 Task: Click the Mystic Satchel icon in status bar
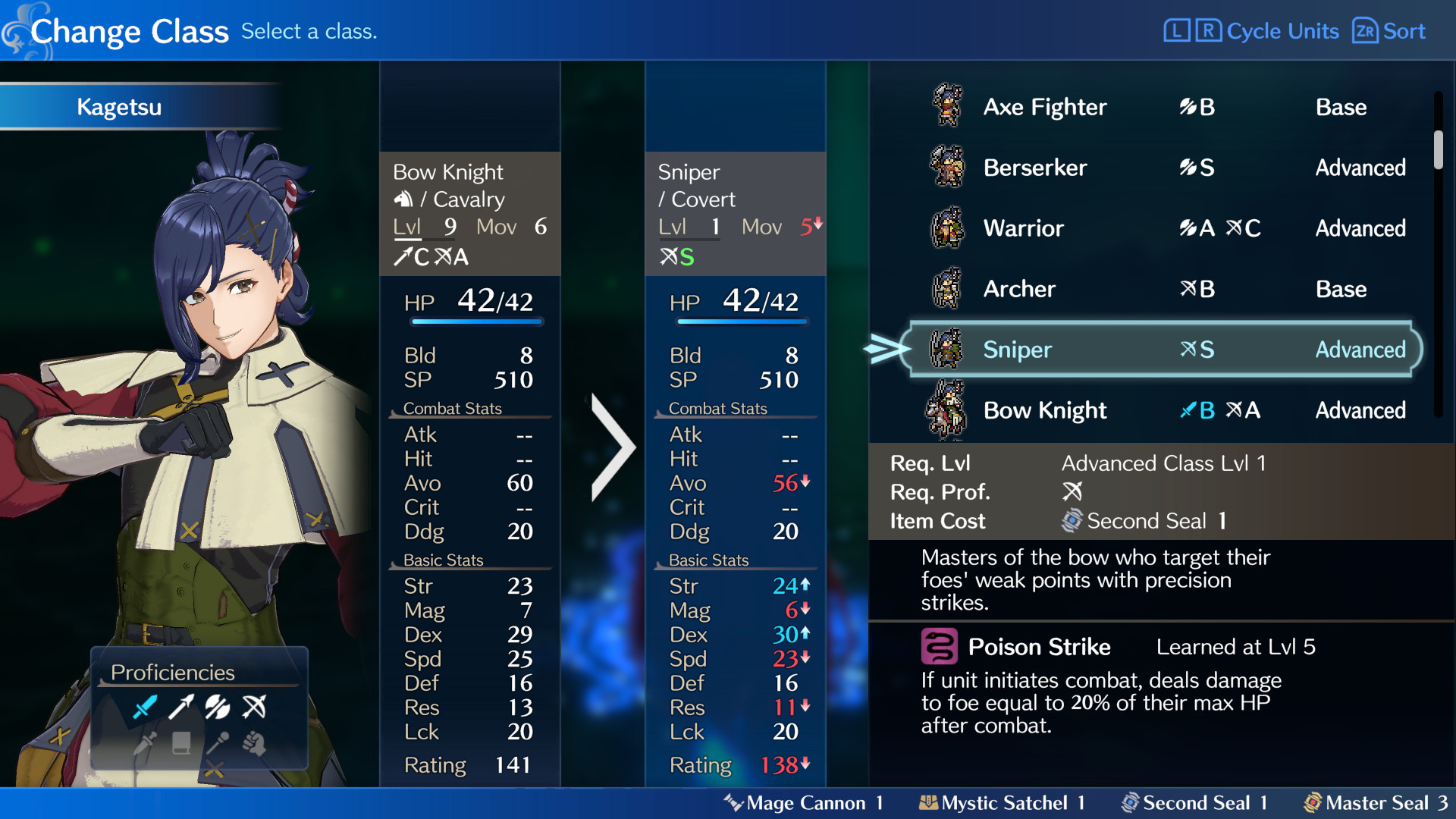[x=929, y=802]
